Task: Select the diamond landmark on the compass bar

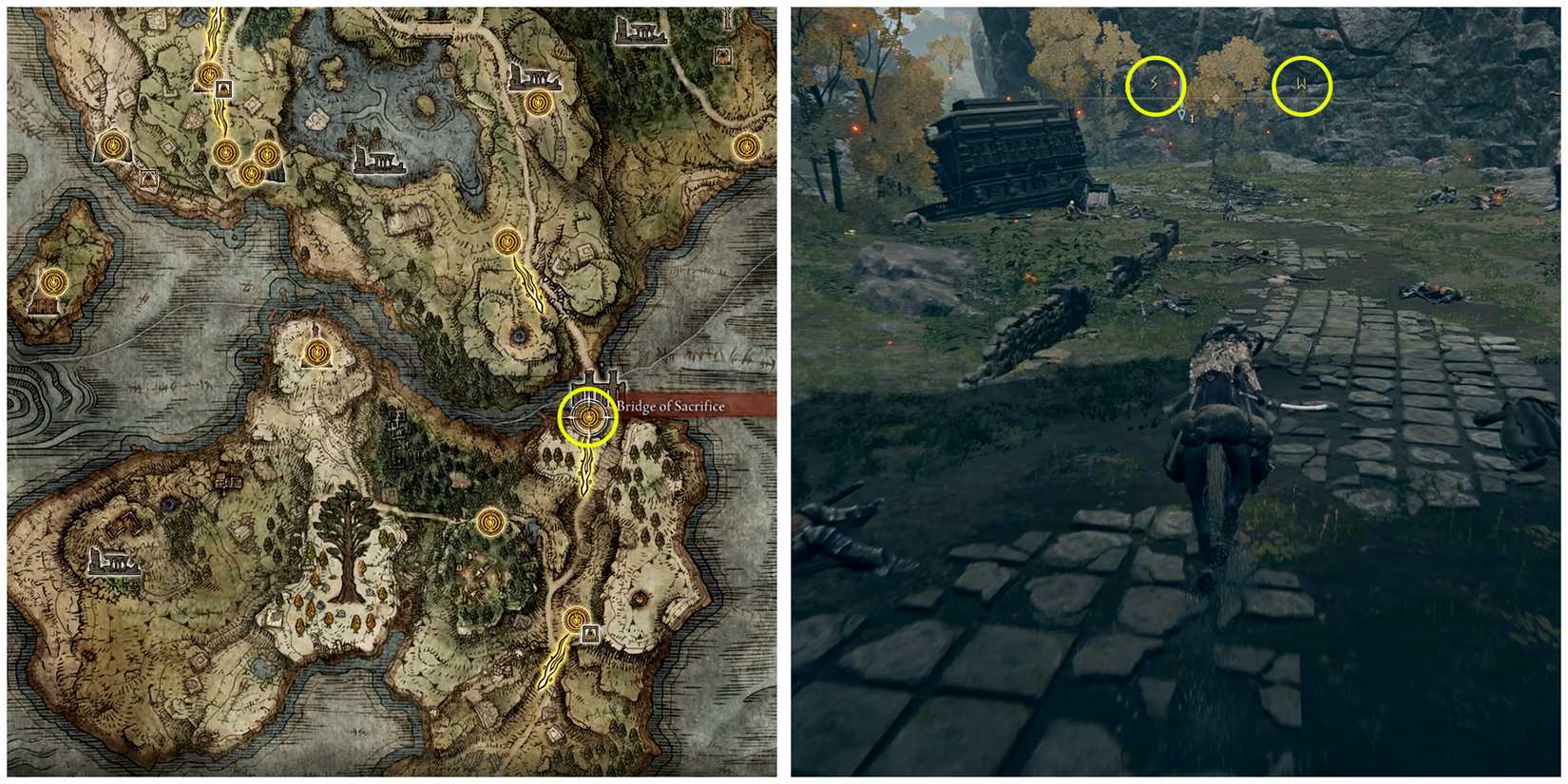Action: 1215,97
